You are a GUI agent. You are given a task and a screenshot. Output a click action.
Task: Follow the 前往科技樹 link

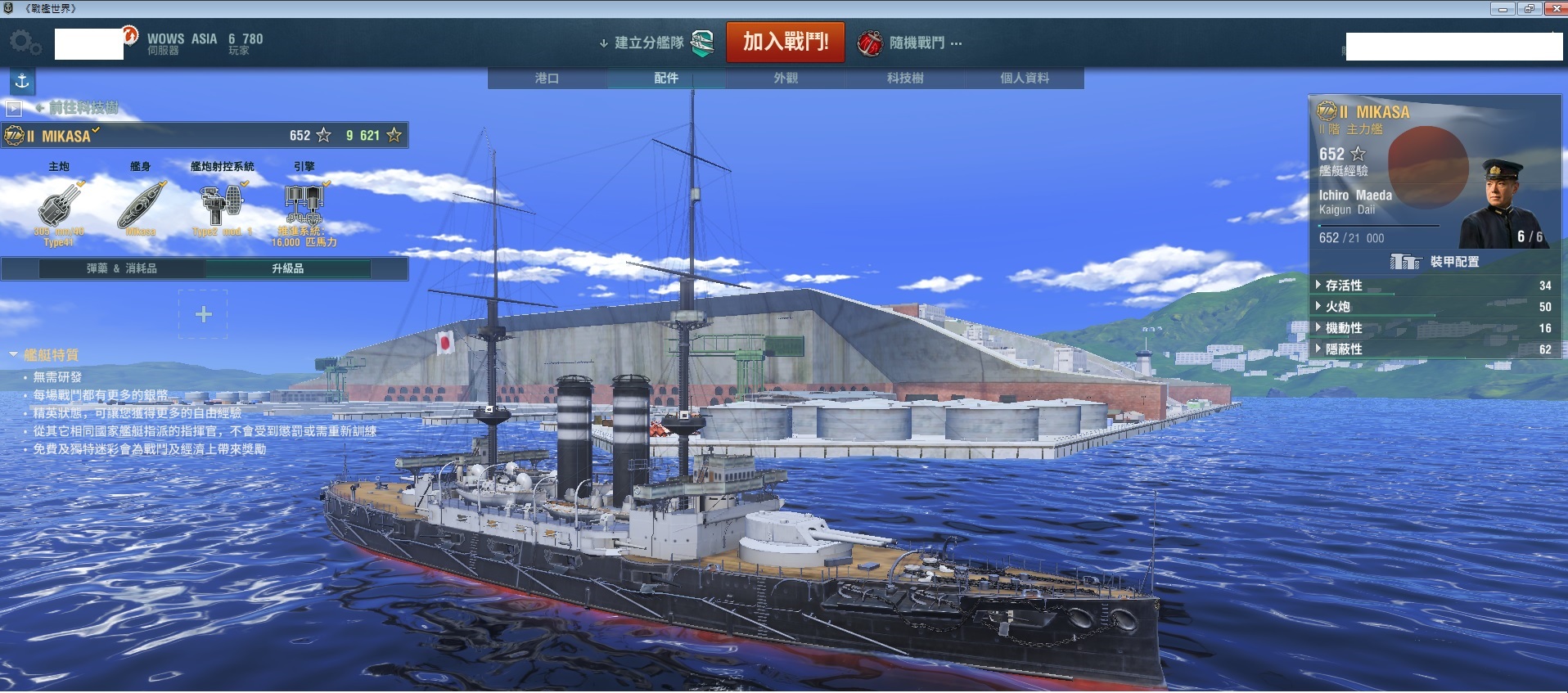[x=82, y=107]
